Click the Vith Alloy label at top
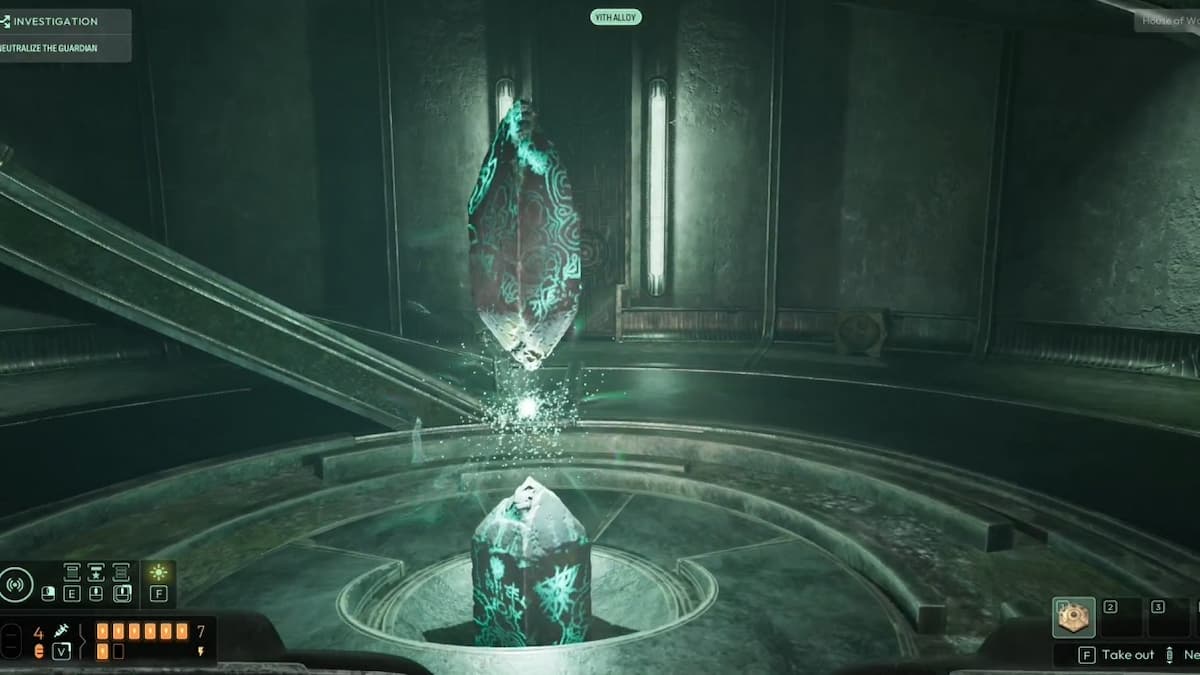This screenshot has width=1200, height=675. [x=615, y=17]
